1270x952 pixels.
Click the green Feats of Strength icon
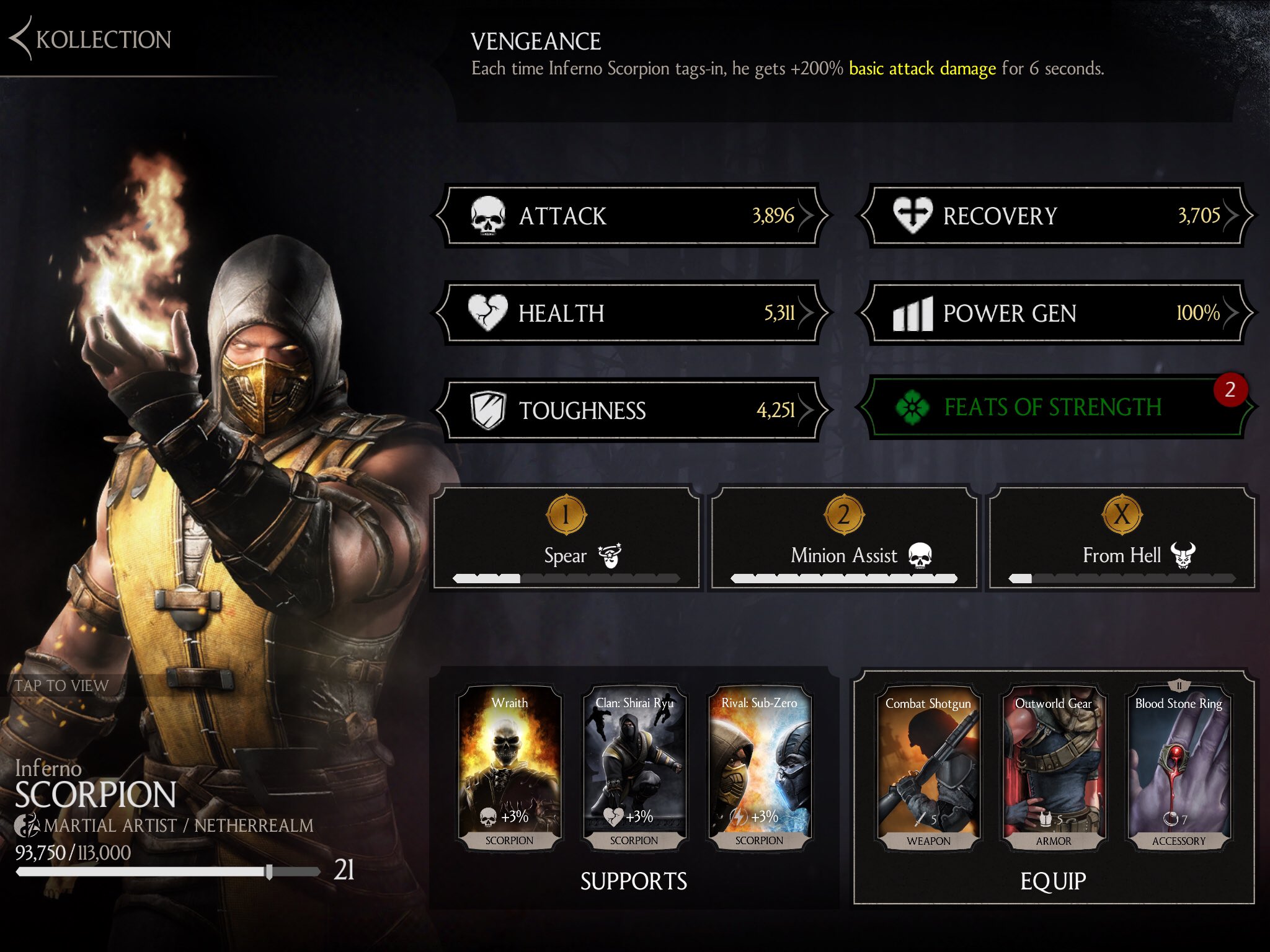click(x=913, y=408)
